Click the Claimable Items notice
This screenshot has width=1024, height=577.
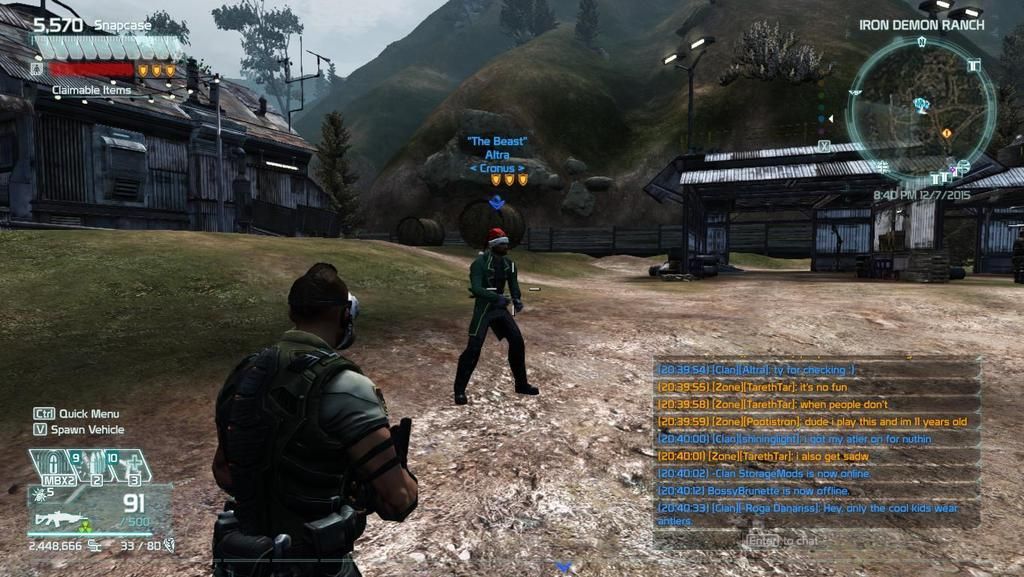(x=91, y=90)
